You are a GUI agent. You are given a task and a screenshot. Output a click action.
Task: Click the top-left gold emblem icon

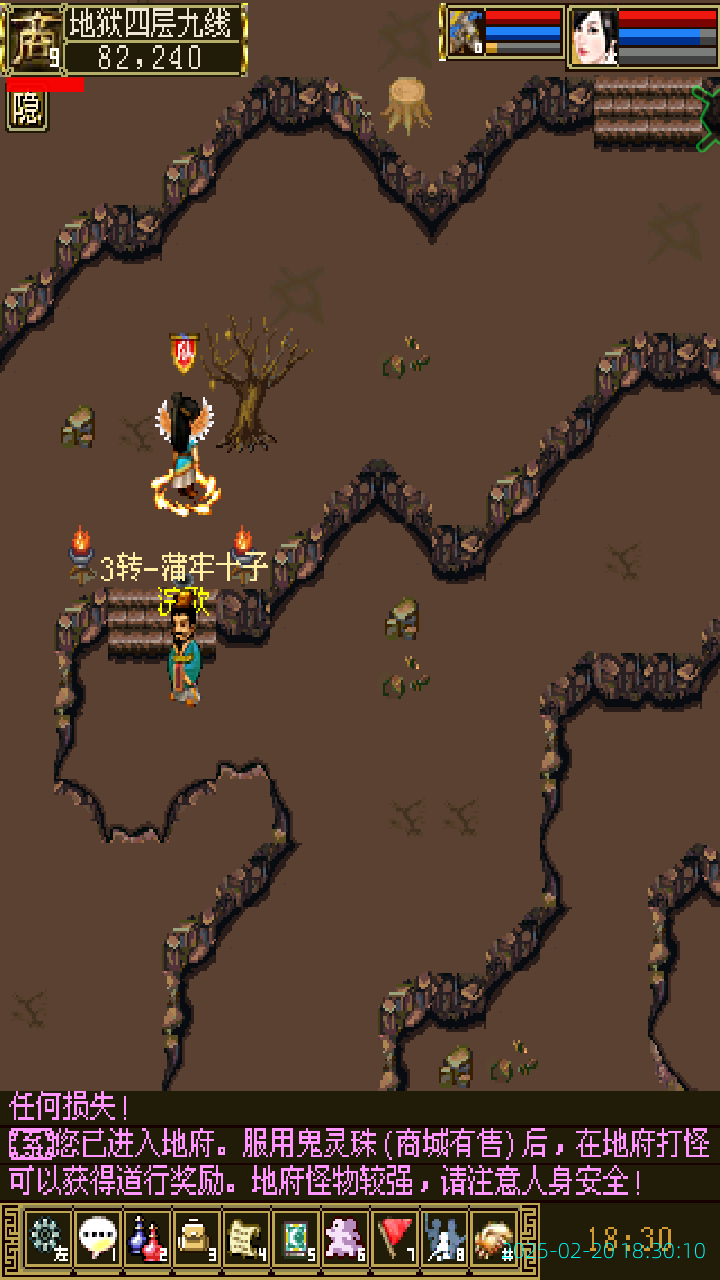32,38
